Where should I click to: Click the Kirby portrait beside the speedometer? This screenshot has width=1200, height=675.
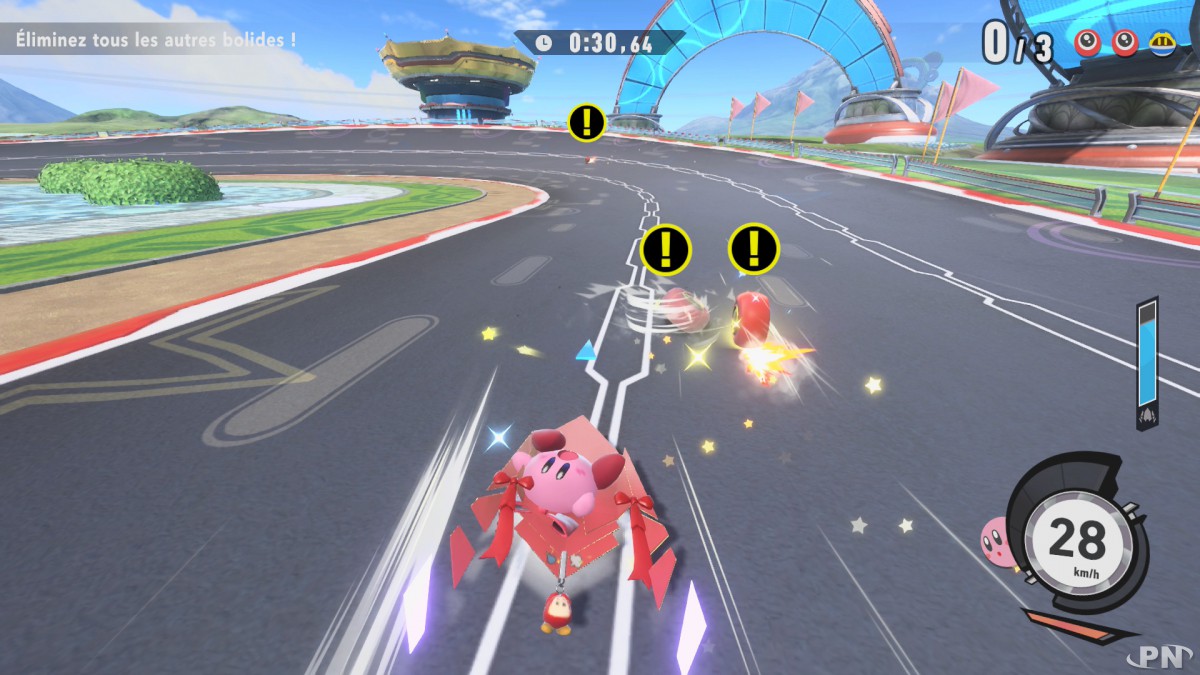(x=996, y=543)
